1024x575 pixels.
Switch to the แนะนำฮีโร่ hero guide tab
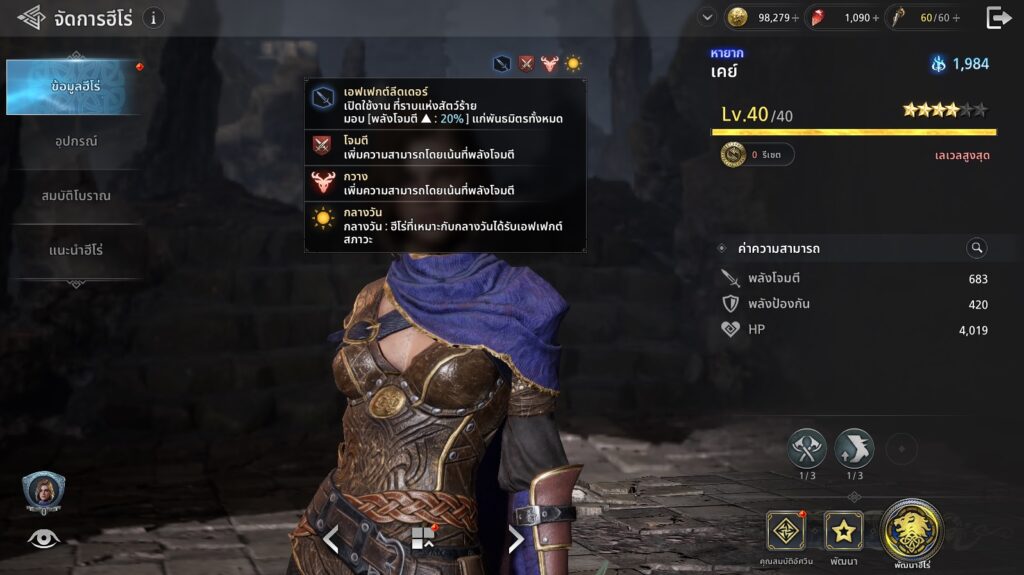[x=76, y=249]
